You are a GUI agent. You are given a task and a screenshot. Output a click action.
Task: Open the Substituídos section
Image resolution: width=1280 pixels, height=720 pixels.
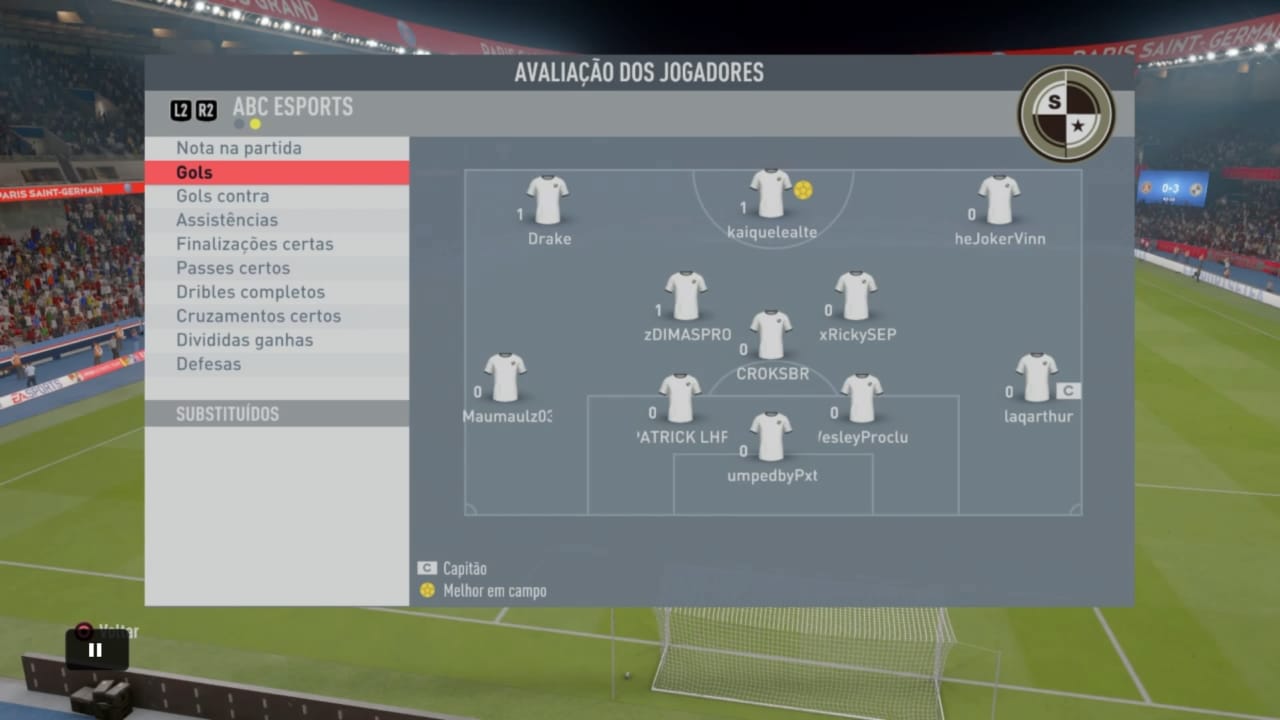pos(227,414)
